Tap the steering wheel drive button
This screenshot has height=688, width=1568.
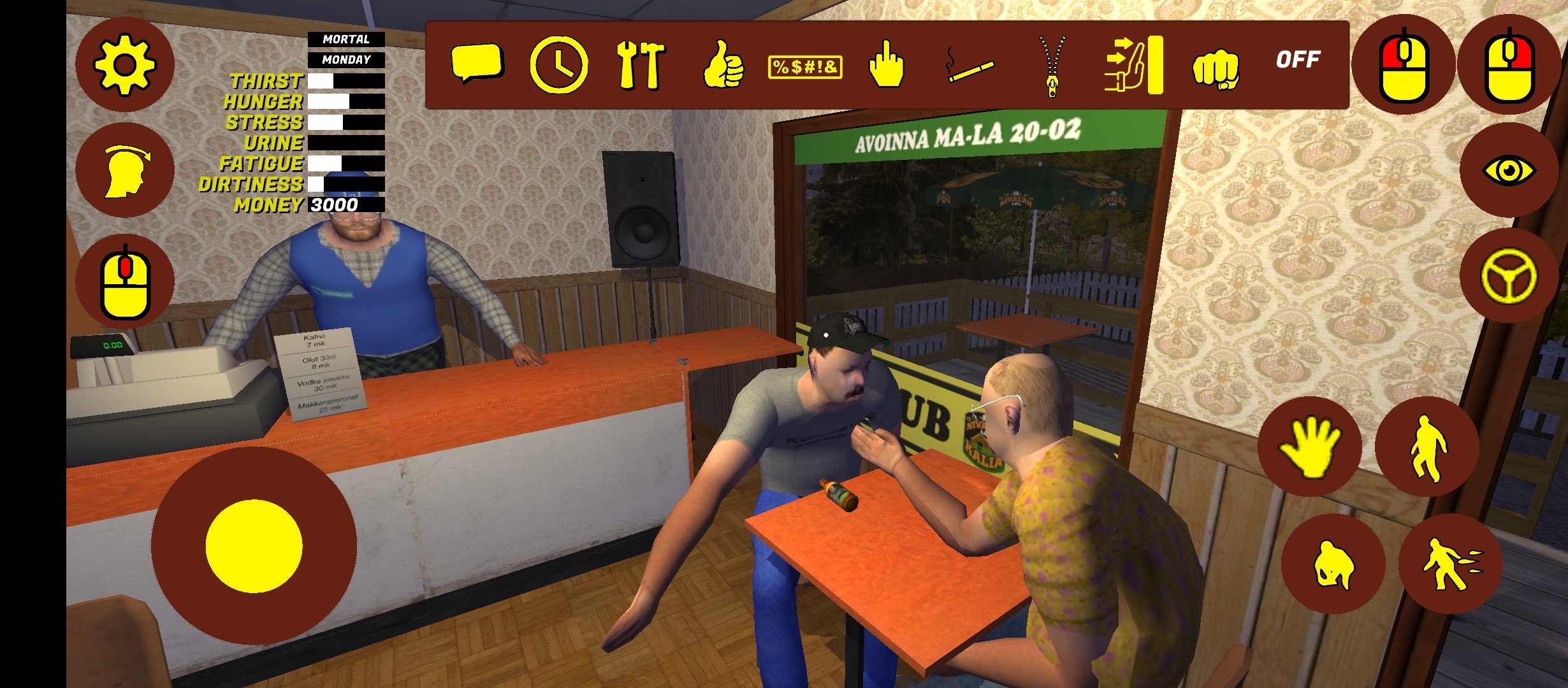click(1508, 276)
